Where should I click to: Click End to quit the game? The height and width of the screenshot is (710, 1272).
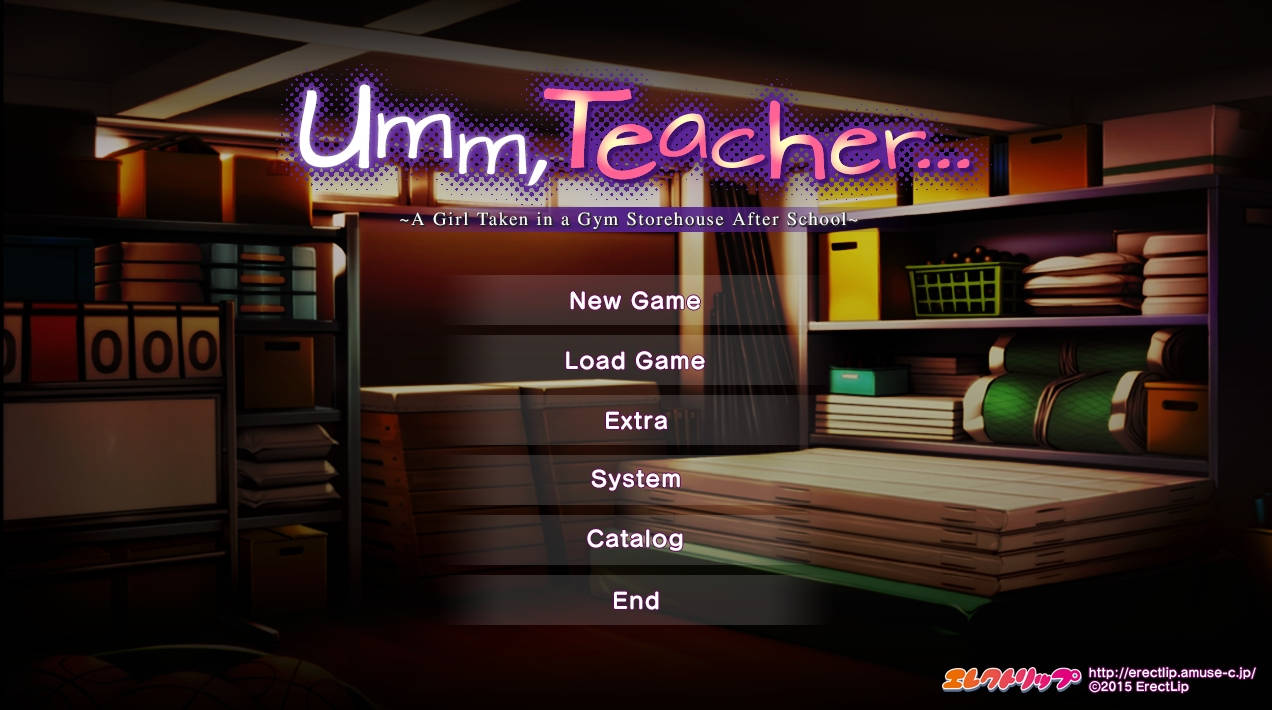pos(635,601)
